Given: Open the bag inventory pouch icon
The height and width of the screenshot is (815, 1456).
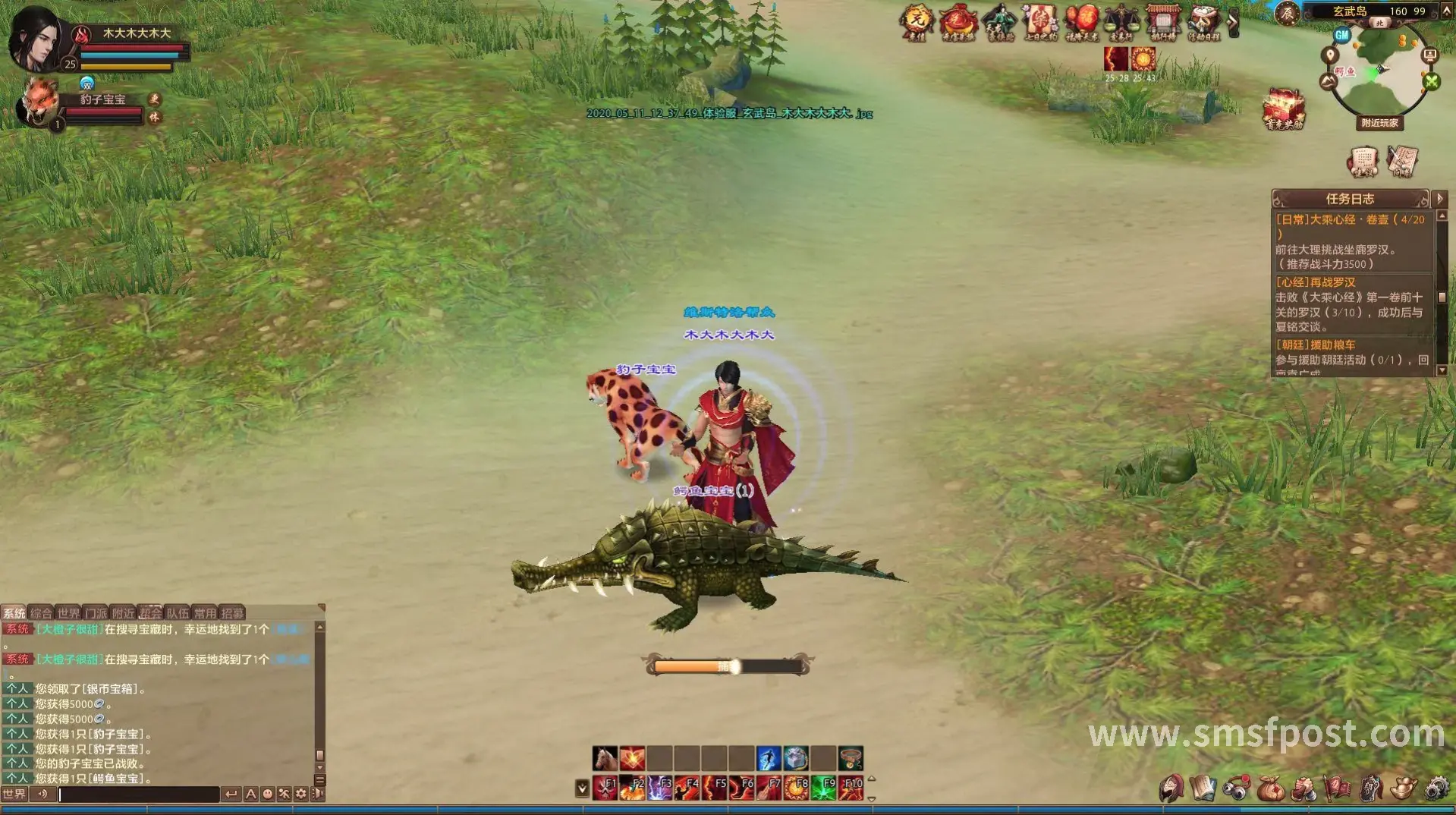Looking at the screenshot, I should (1270, 789).
